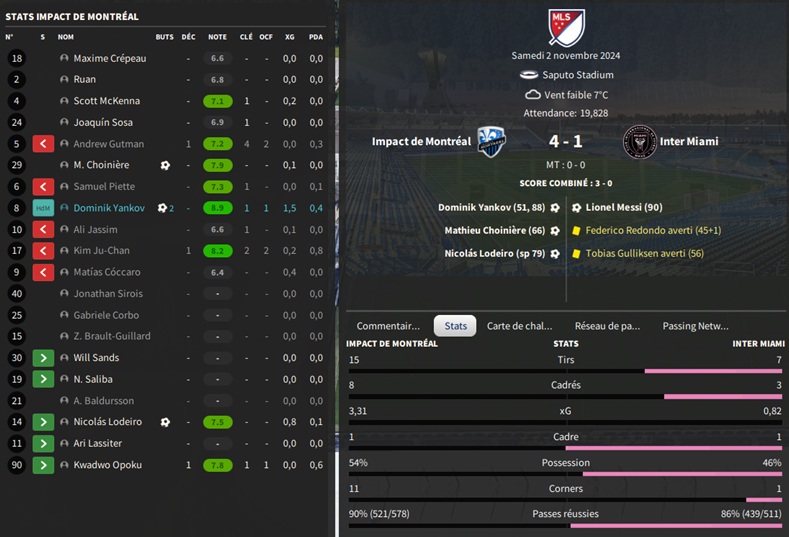Open Scott McKenna's stats row
Screen dimensions: 789x537
point(106,101)
